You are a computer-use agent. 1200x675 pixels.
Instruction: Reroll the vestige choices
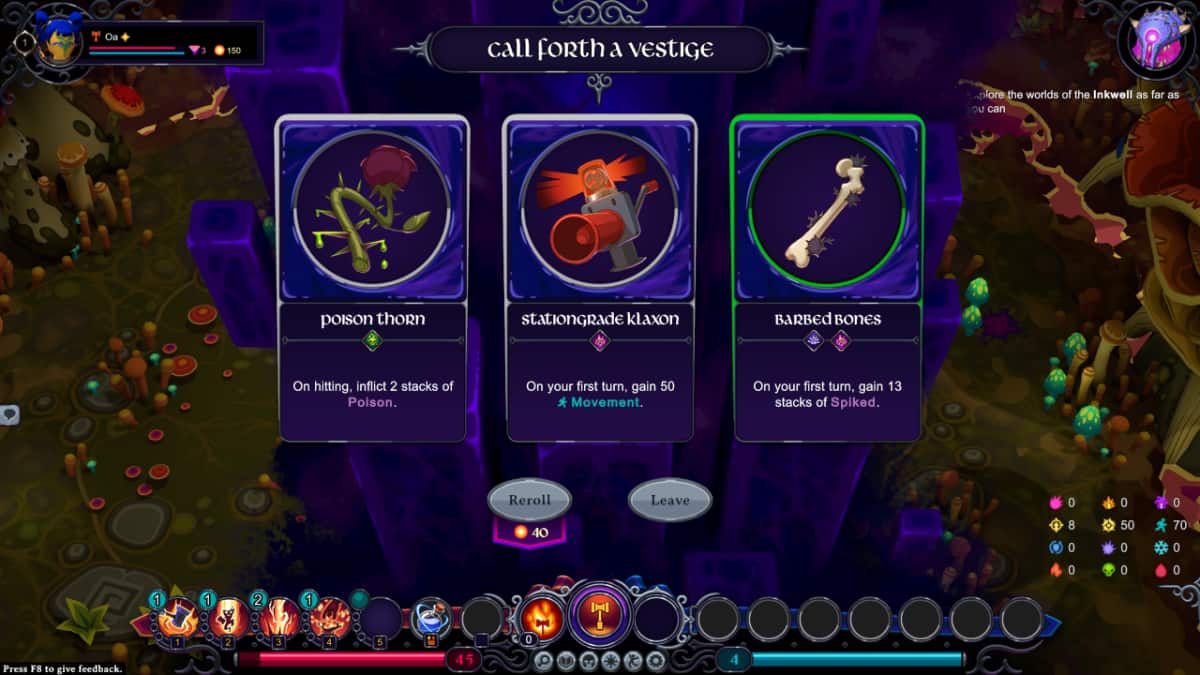tap(528, 500)
